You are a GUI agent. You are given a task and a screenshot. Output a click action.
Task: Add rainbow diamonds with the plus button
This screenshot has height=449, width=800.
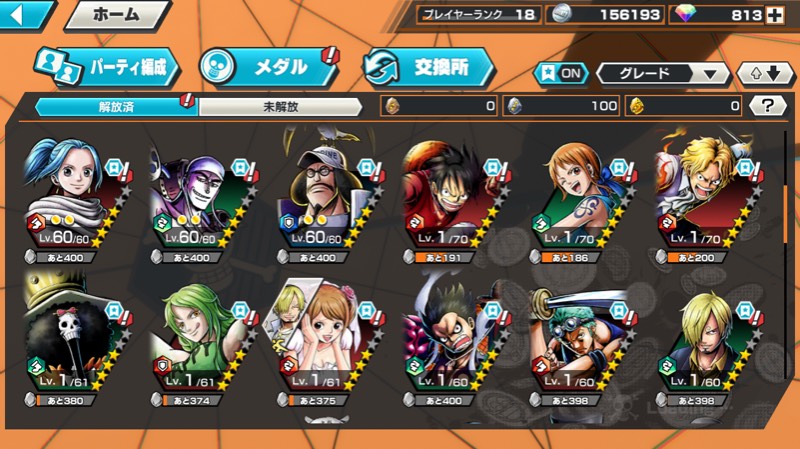tap(774, 15)
